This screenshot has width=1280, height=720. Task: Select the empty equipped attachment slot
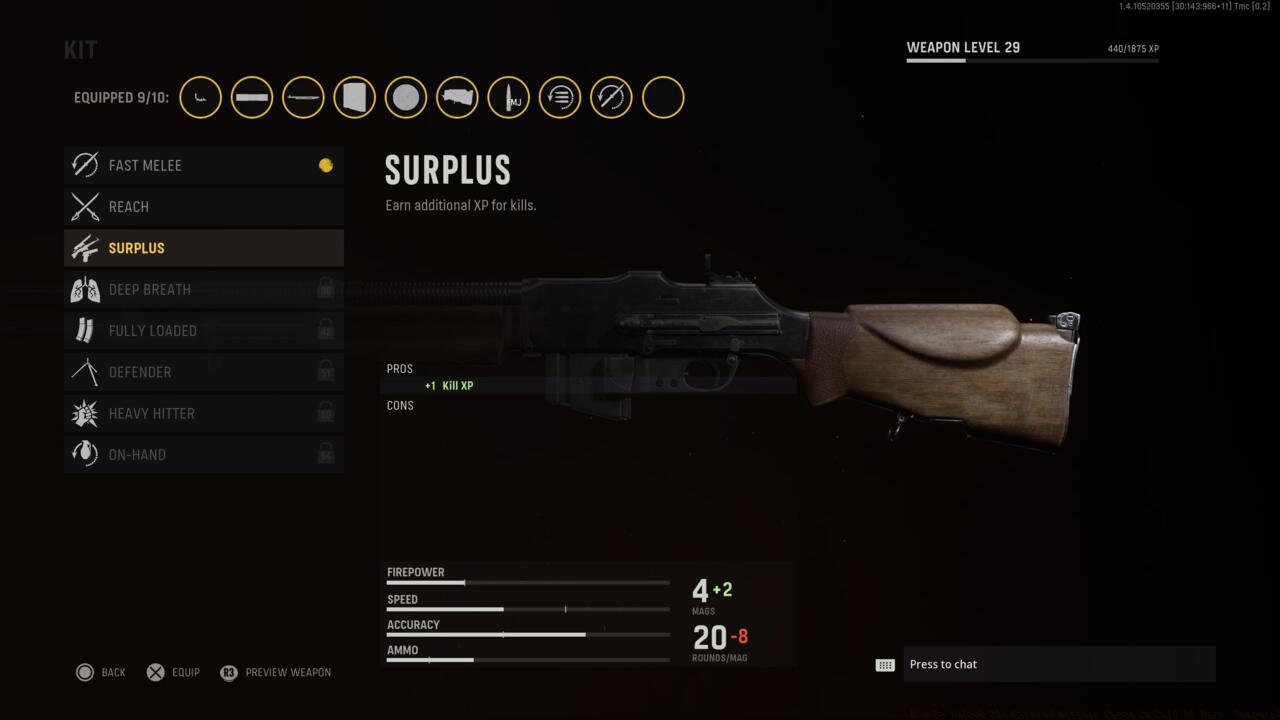(x=663, y=98)
